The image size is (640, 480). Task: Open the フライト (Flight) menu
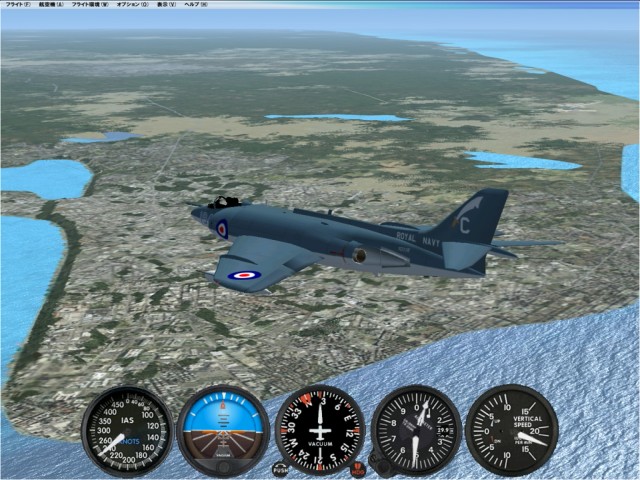click(x=17, y=5)
